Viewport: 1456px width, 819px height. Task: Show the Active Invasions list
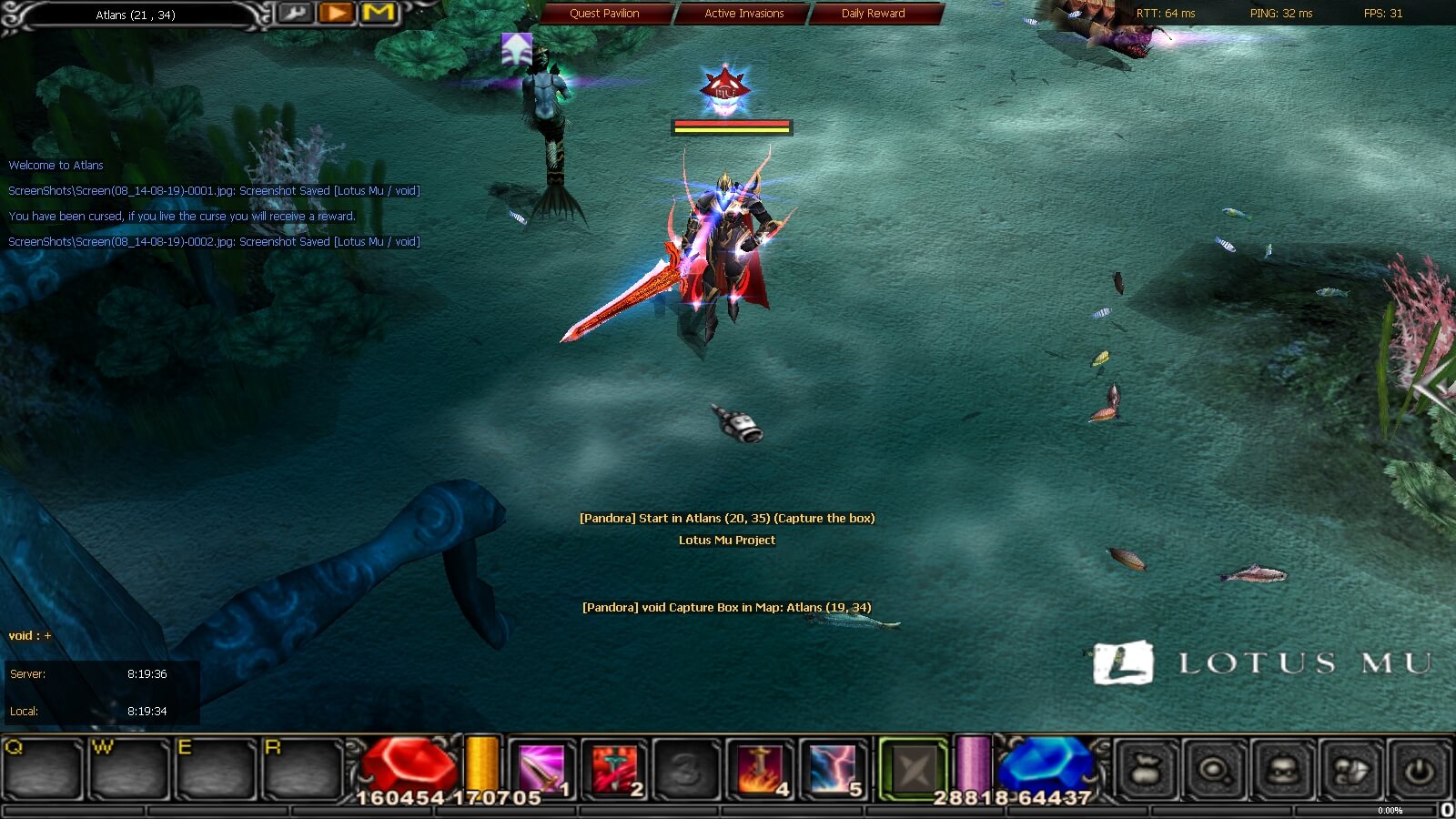point(743,14)
